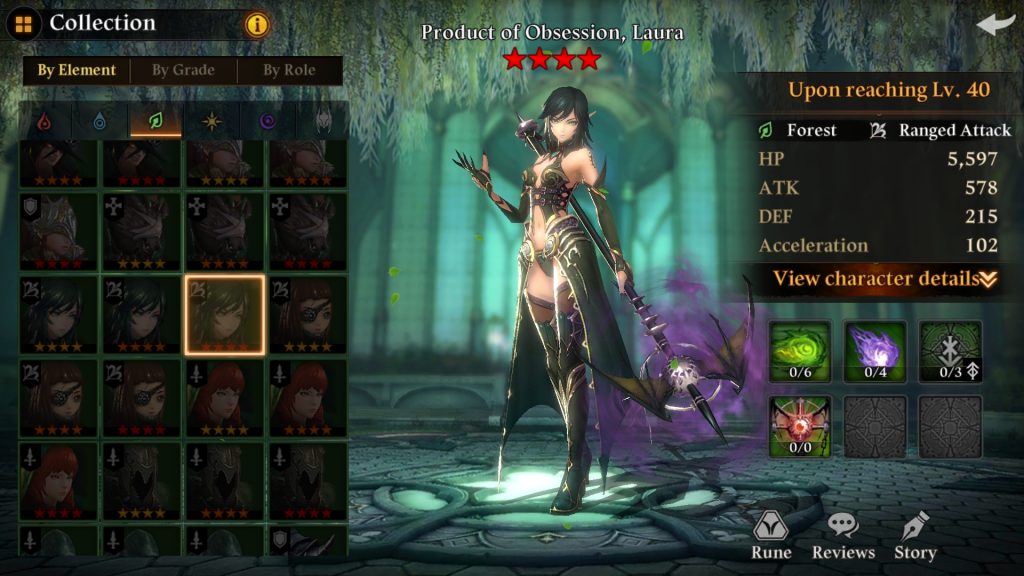Switch to the By Grade tab
Image resolution: width=1024 pixels, height=576 pixels.
(x=183, y=70)
